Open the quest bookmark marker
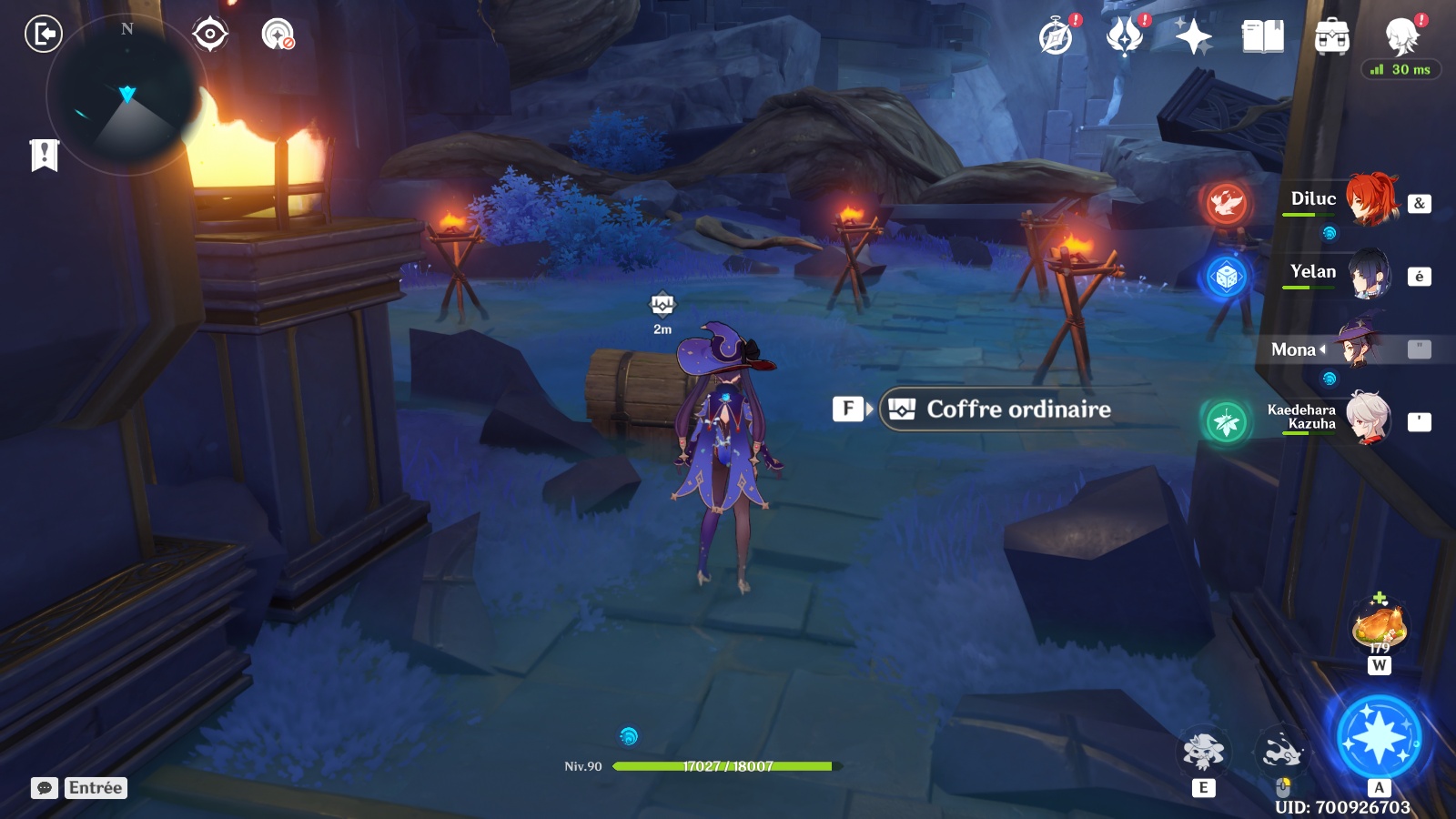This screenshot has height=819, width=1456. tap(44, 155)
